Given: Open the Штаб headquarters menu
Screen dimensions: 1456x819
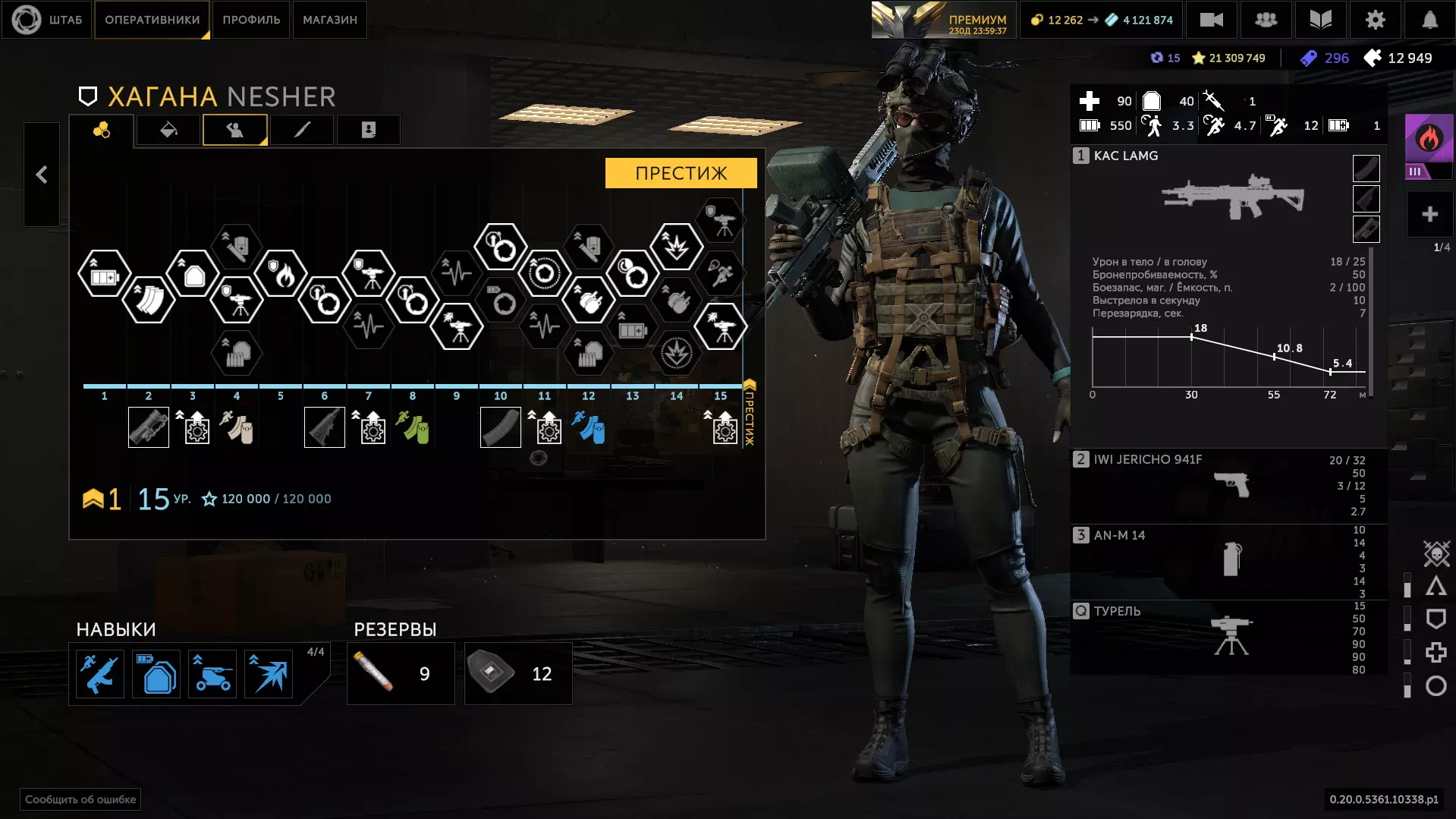Looking at the screenshot, I should coord(47,20).
